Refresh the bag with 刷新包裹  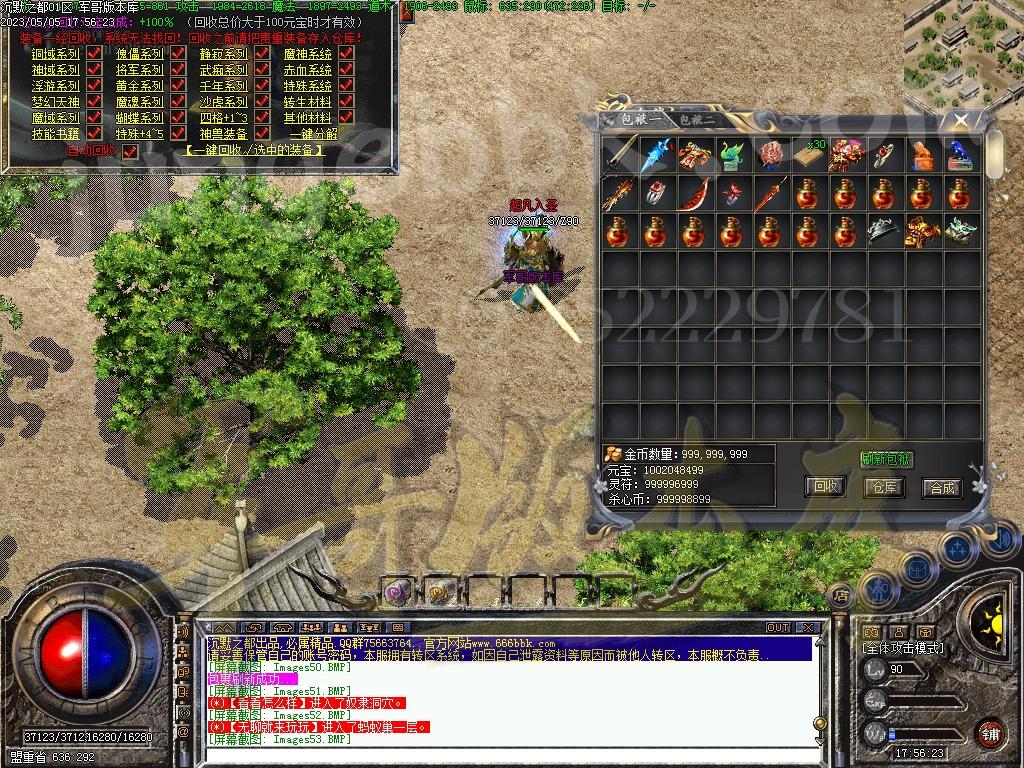pyautogui.click(x=886, y=459)
